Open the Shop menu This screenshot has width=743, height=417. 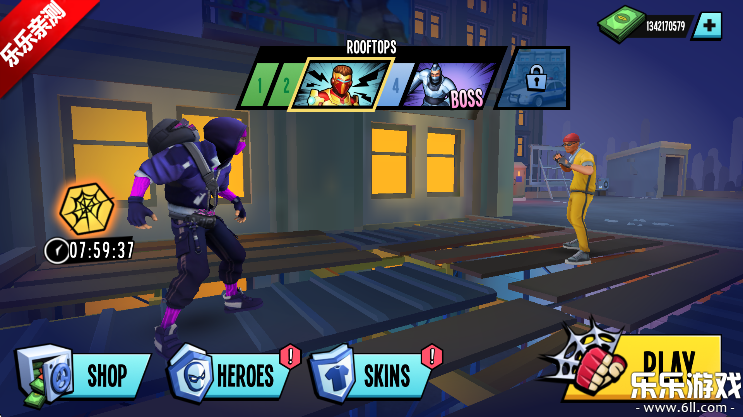click(x=84, y=375)
